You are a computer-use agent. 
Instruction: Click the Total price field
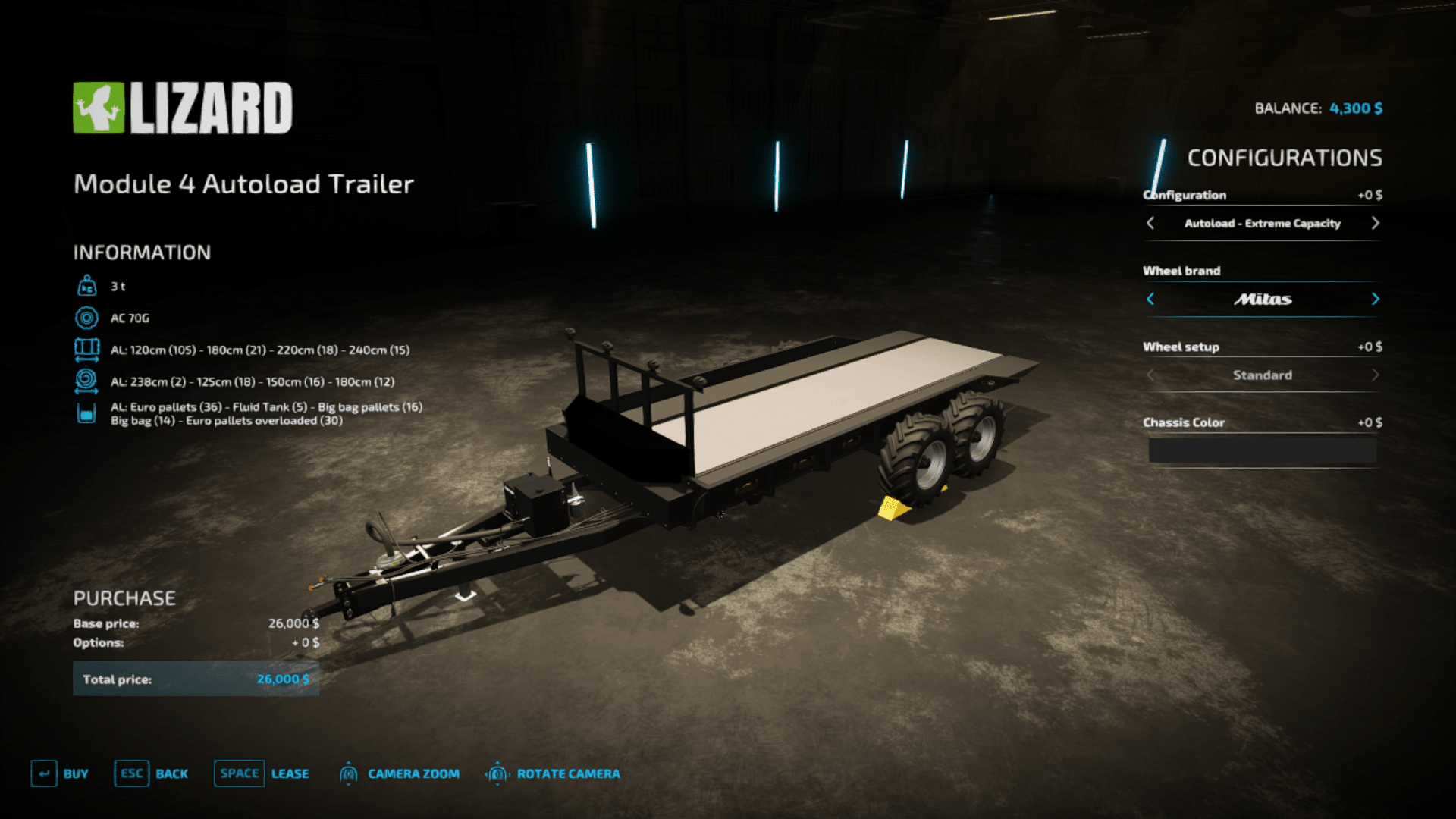[196, 679]
